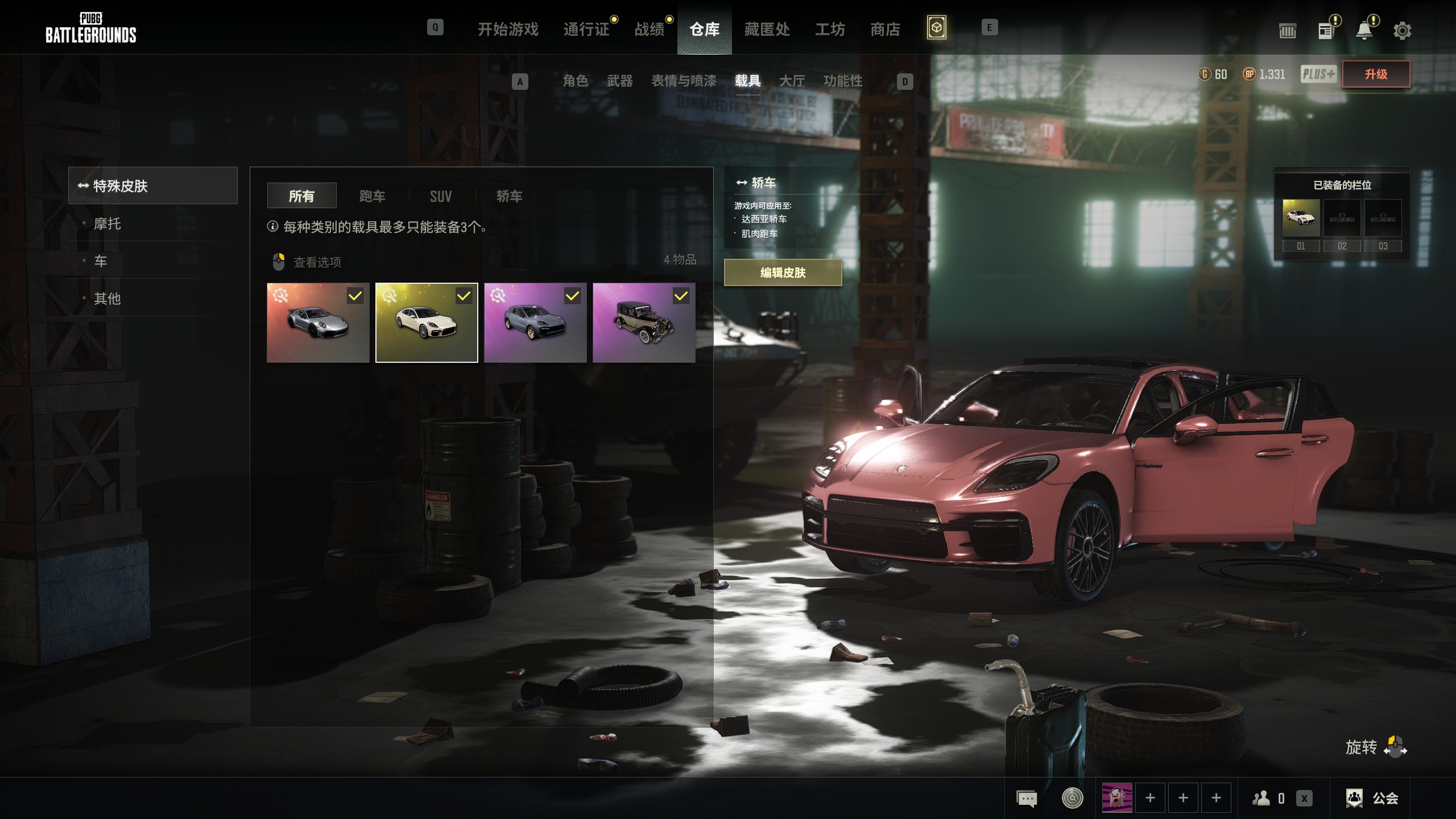Filter vehicle skins by SUV
Screen dimensions: 1456x819
point(441,196)
